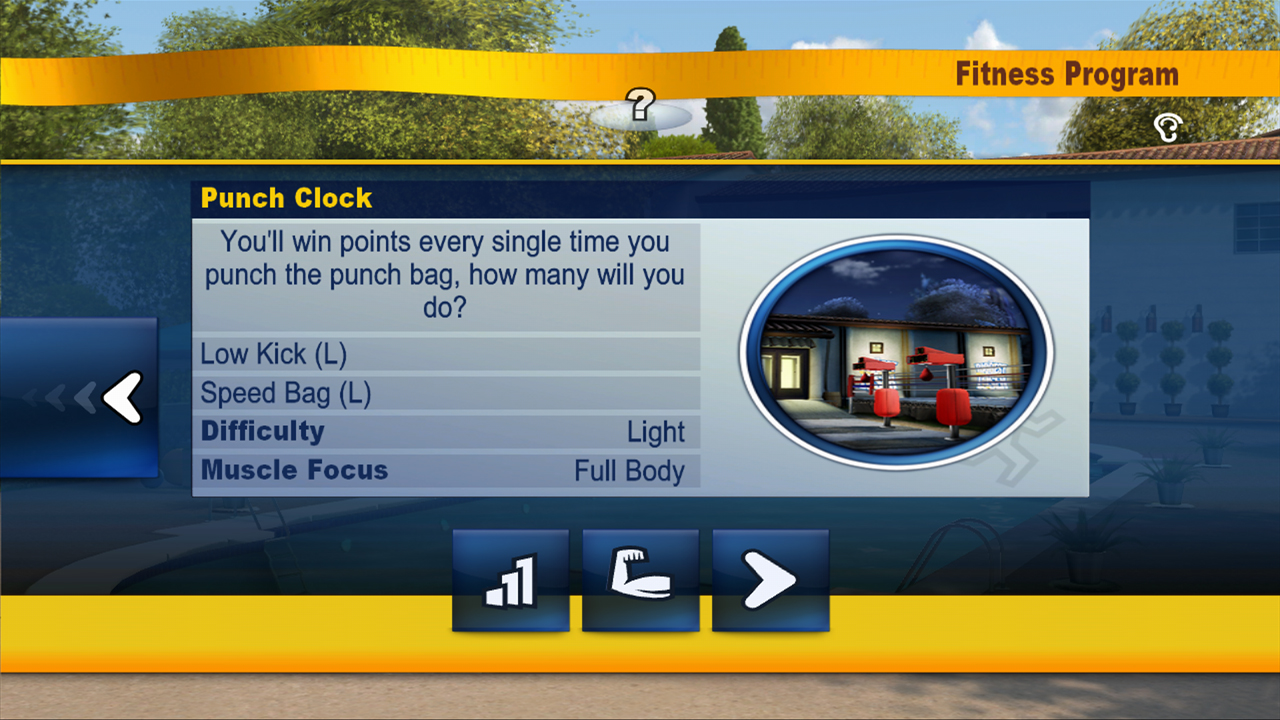Choose the Difficulty Light row
The image size is (1280, 720).
point(446,432)
